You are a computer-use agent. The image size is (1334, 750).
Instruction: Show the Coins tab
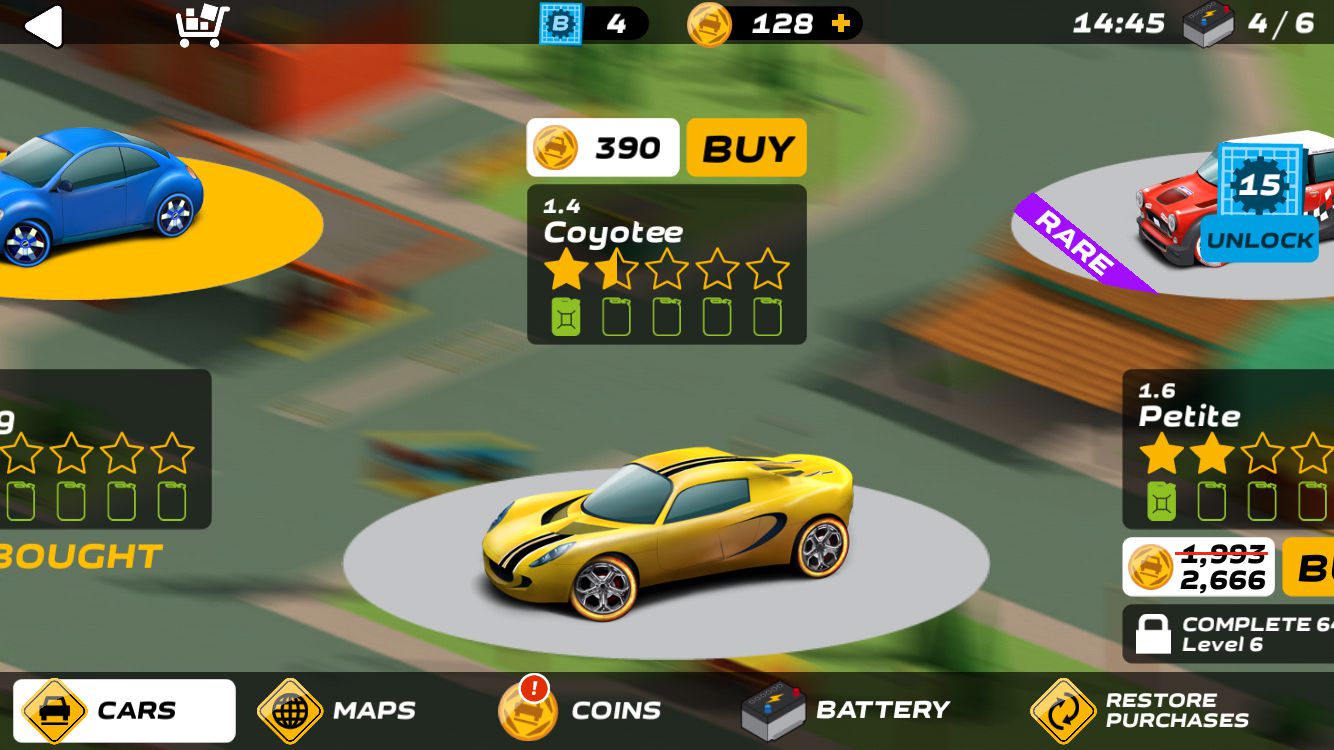tap(580, 711)
